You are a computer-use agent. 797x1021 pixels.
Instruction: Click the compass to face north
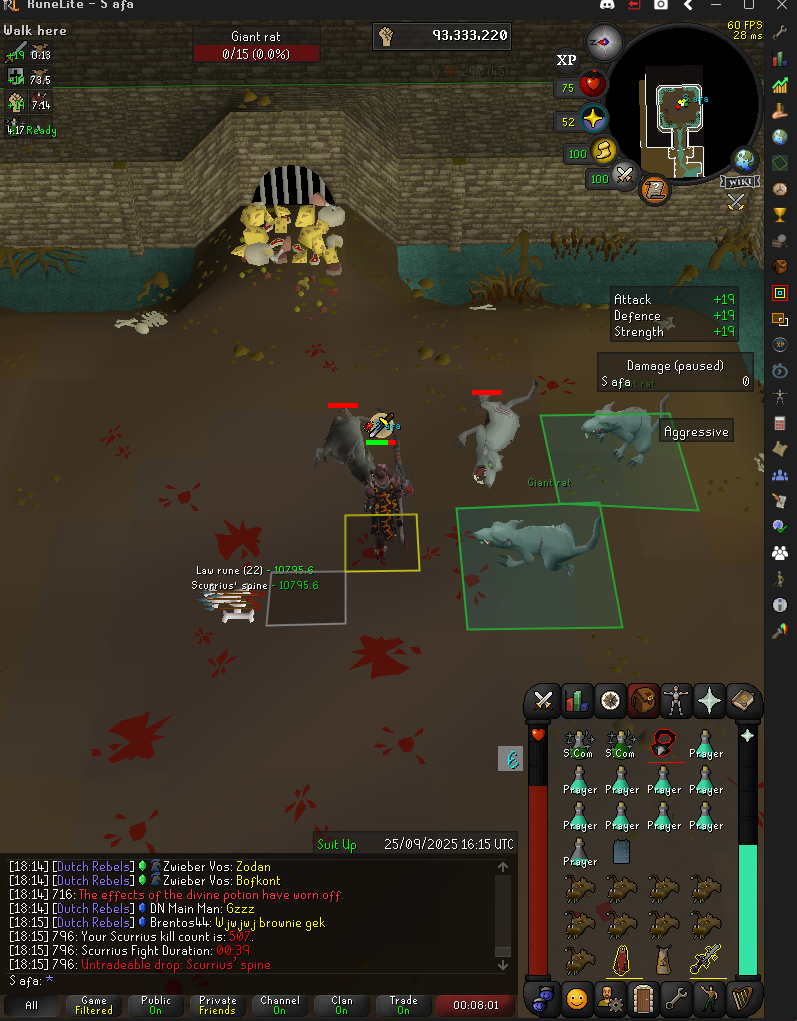coord(604,43)
